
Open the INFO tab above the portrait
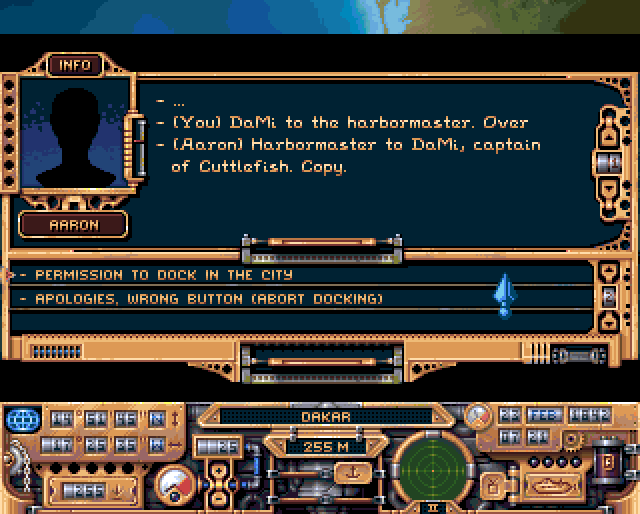pyautogui.click(x=75, y=65)
